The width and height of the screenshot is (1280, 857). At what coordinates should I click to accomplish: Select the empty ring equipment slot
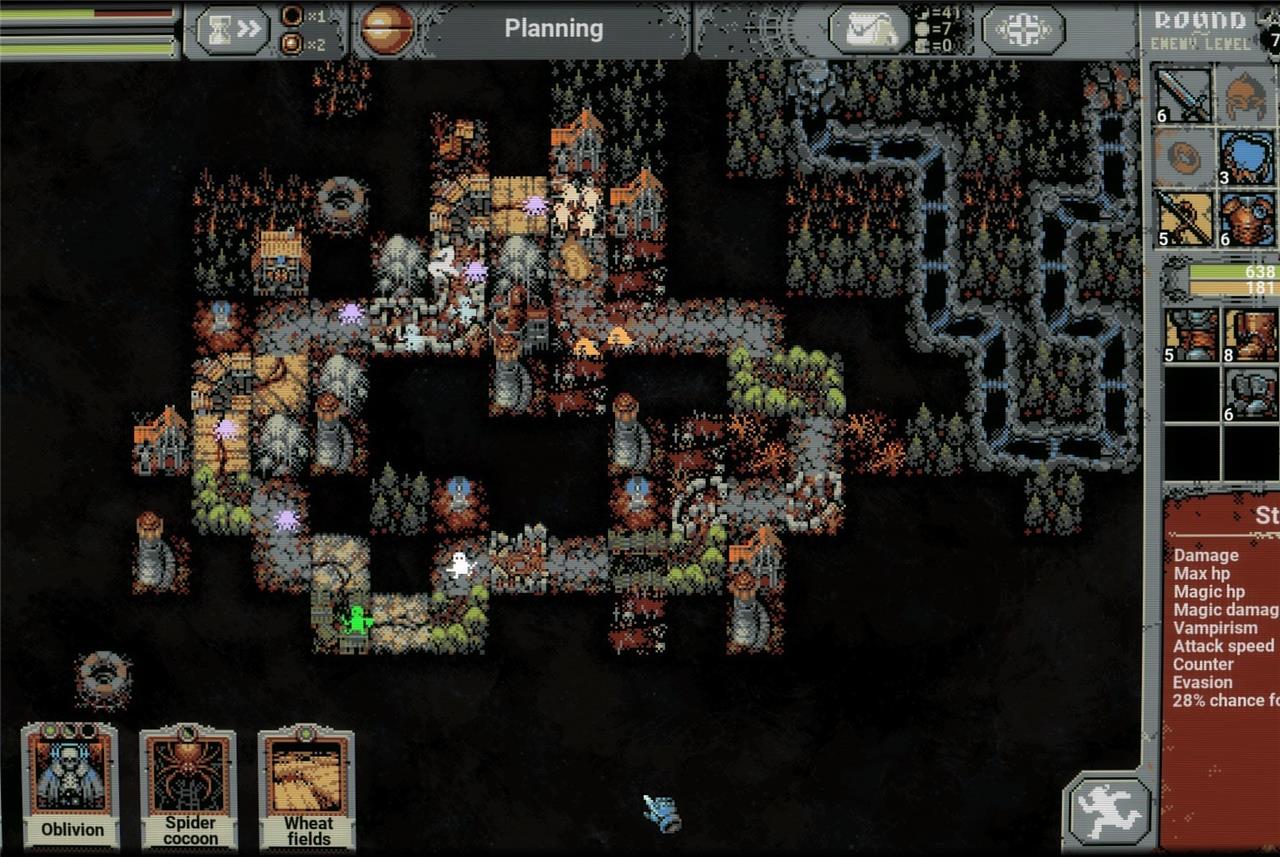(x=1183, y=158)
